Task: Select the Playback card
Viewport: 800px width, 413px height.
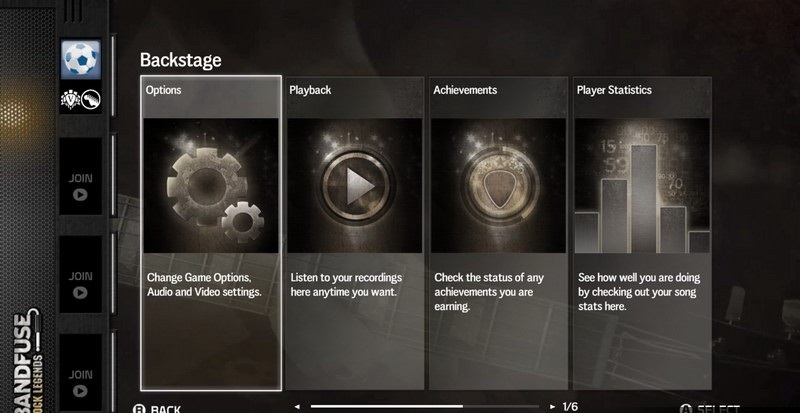Action: point(355,232)
